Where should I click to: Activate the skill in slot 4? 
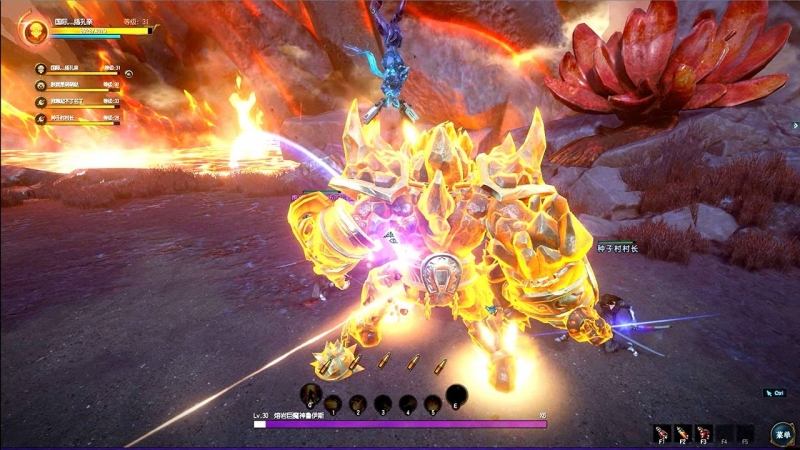[x=407, y=403]
